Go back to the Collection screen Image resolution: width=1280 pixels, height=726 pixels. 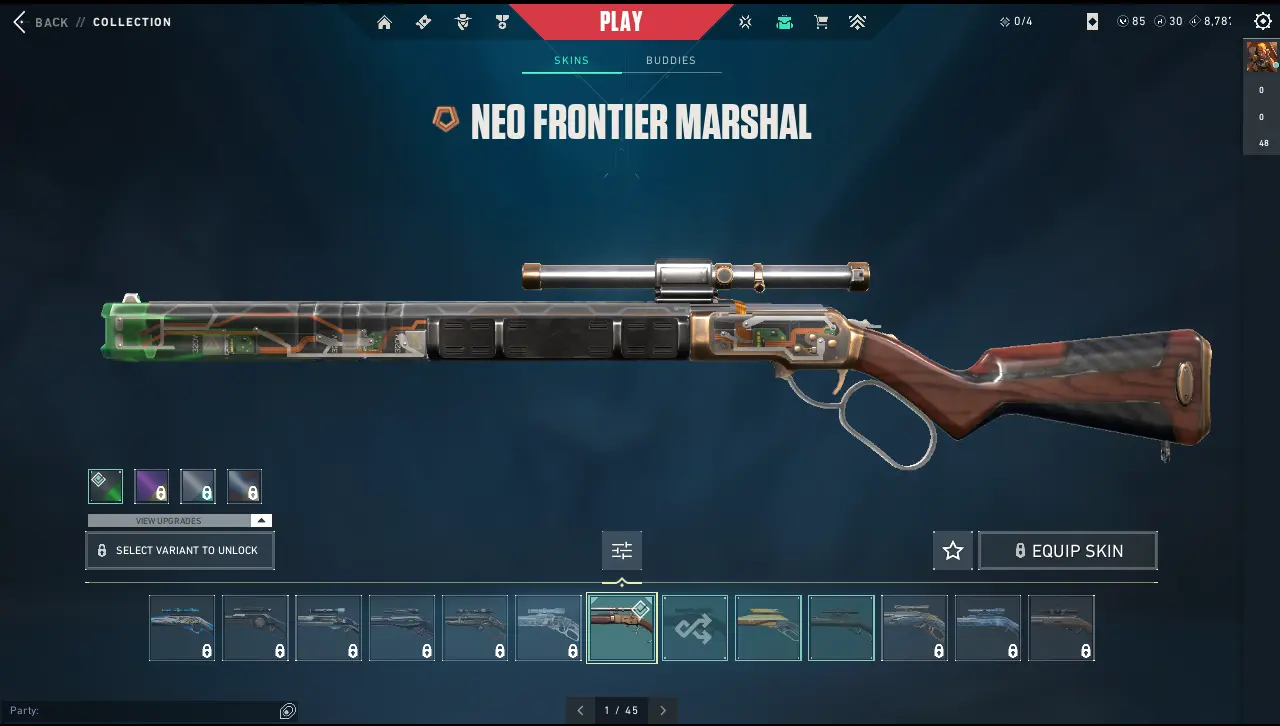click(40, 22)
